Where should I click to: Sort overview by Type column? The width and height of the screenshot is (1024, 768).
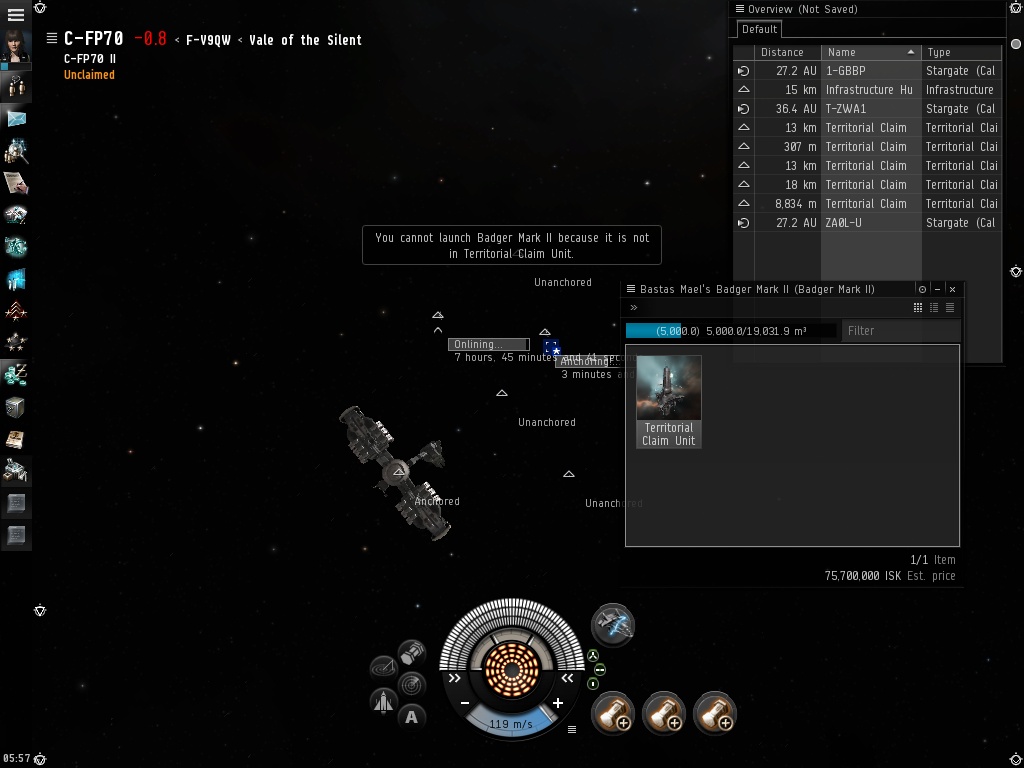[960, 52]
